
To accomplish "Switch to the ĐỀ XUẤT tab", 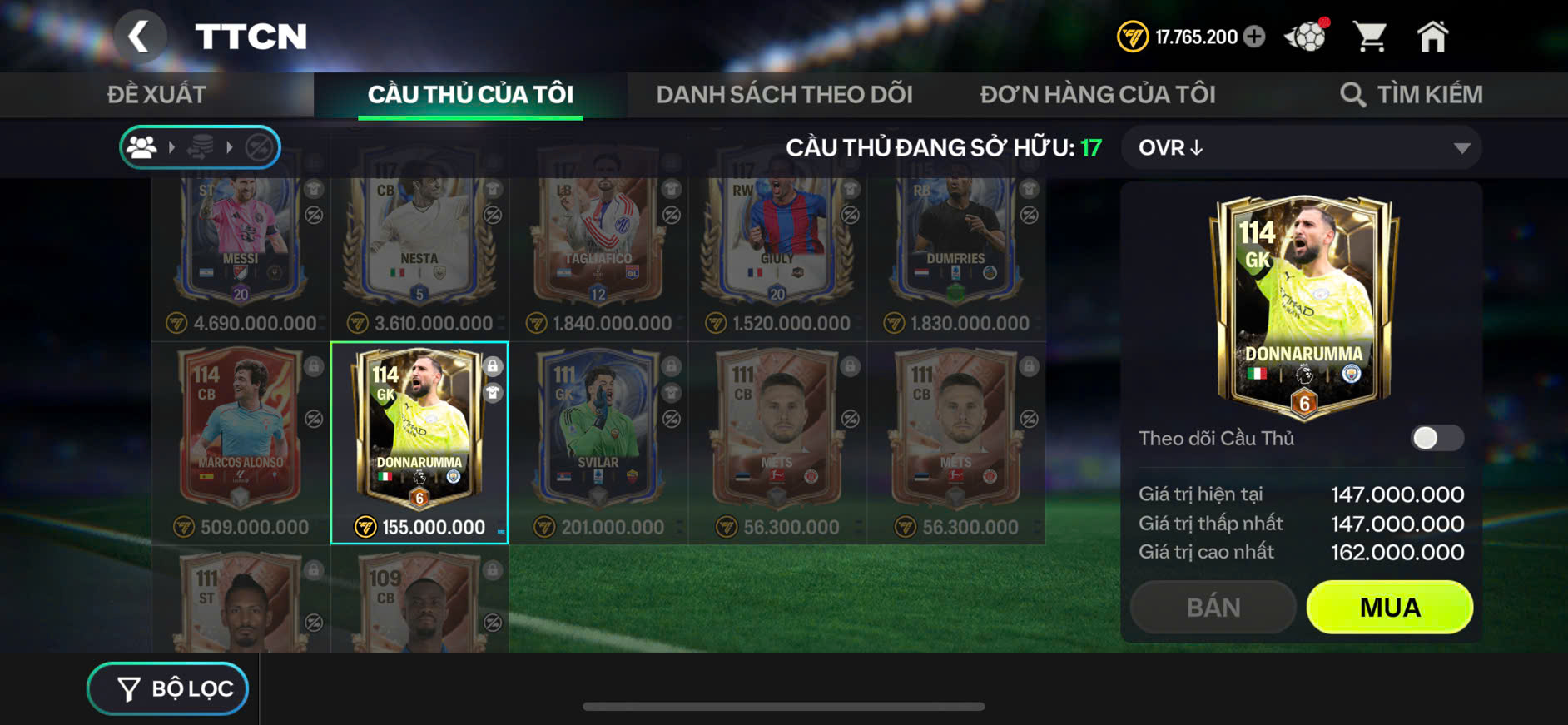I will (156, 94).
